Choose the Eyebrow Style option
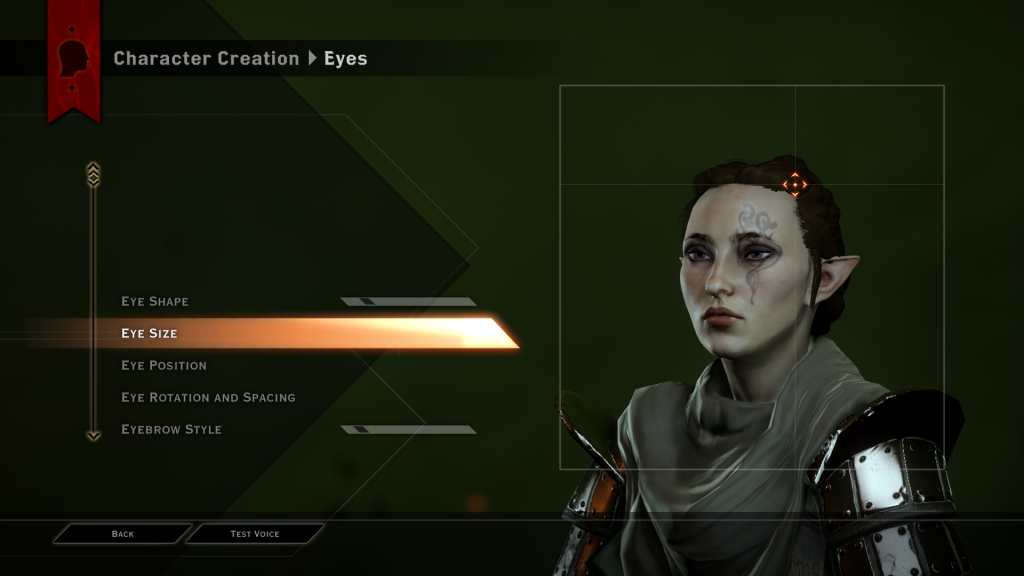 pos(171,429)
